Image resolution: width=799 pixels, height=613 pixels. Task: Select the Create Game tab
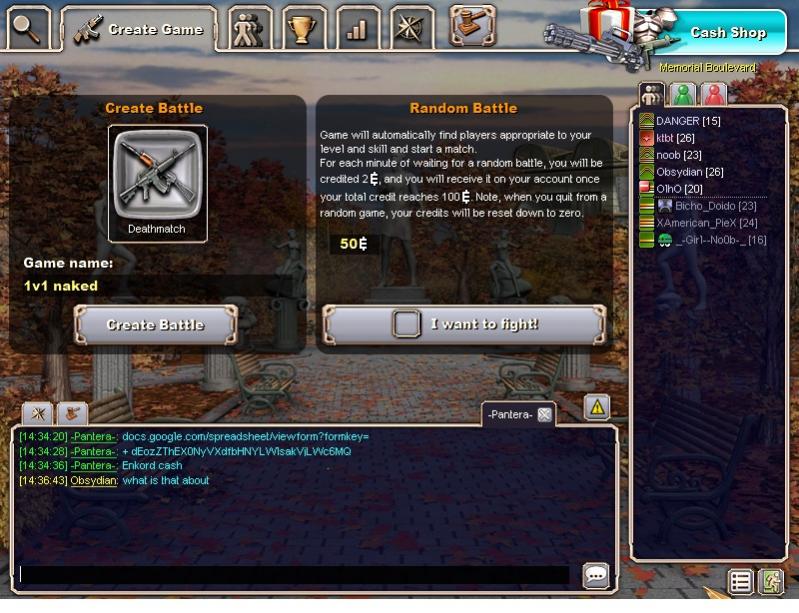139,29
